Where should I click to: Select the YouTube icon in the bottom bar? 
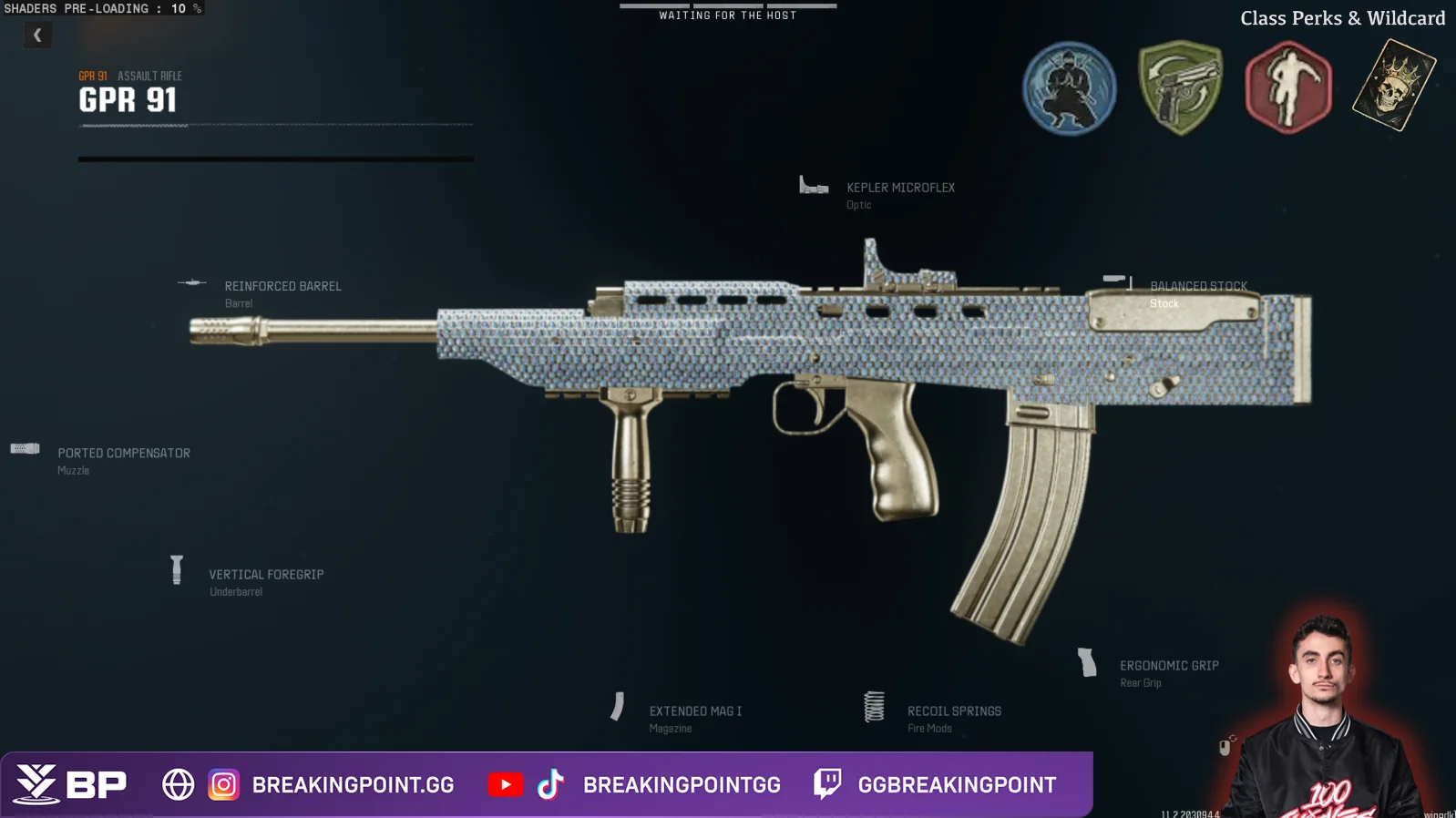[x=506, y=783]
